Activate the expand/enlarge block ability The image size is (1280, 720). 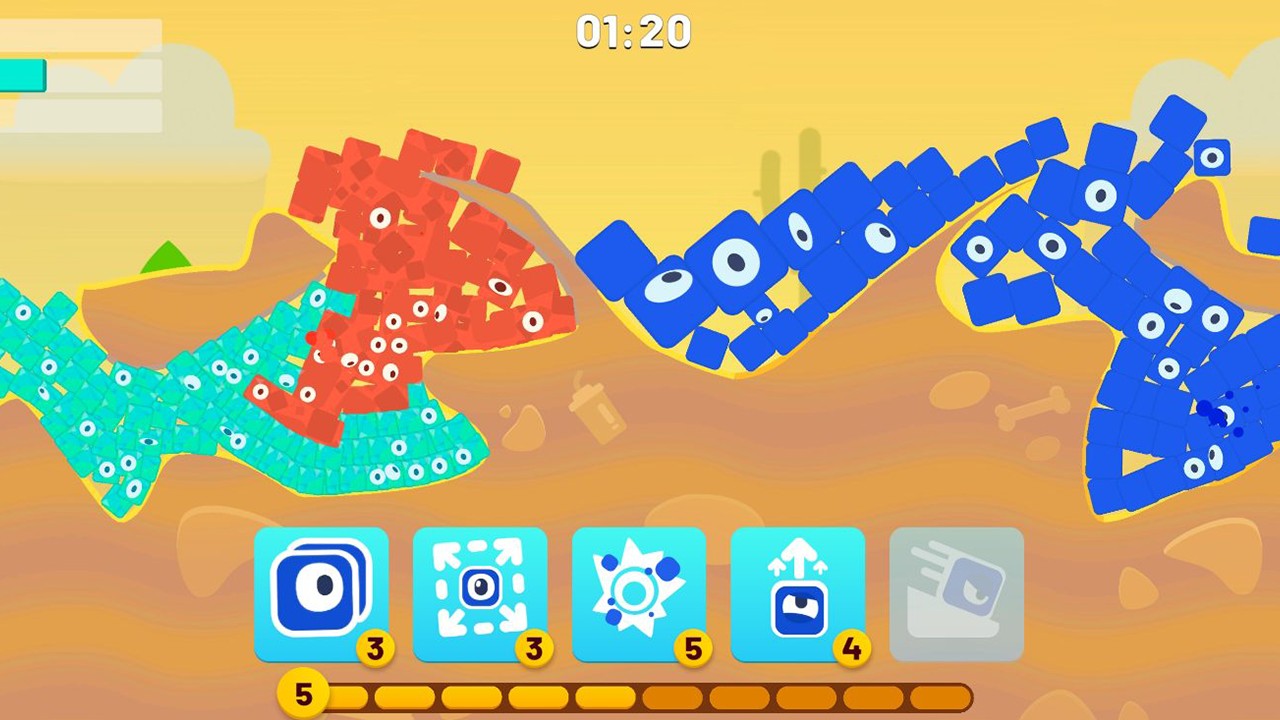480,595
